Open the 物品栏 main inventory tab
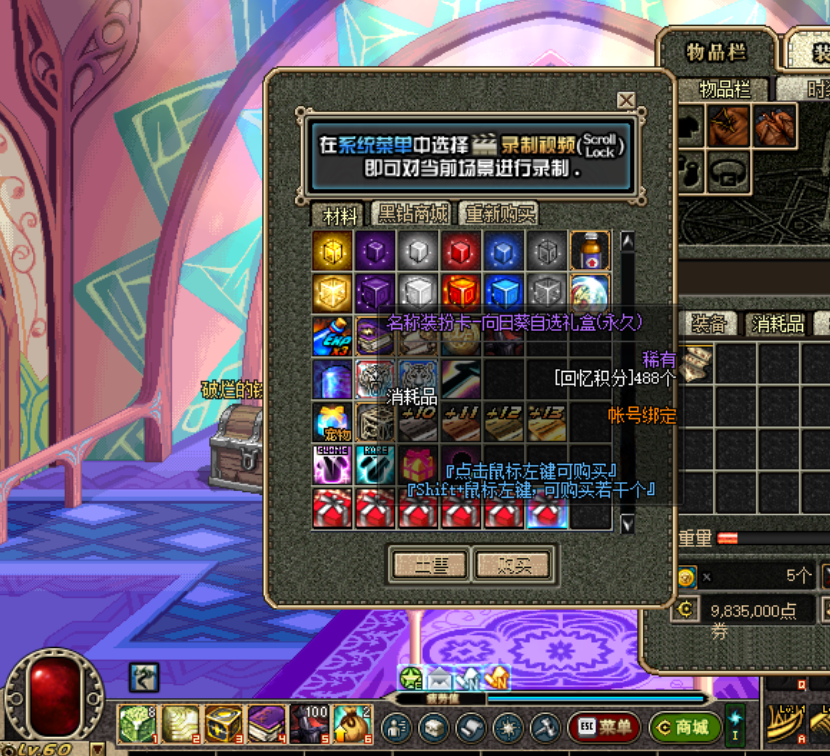Image resolution: width=830 pixels, height=756 pixels. 717,52
